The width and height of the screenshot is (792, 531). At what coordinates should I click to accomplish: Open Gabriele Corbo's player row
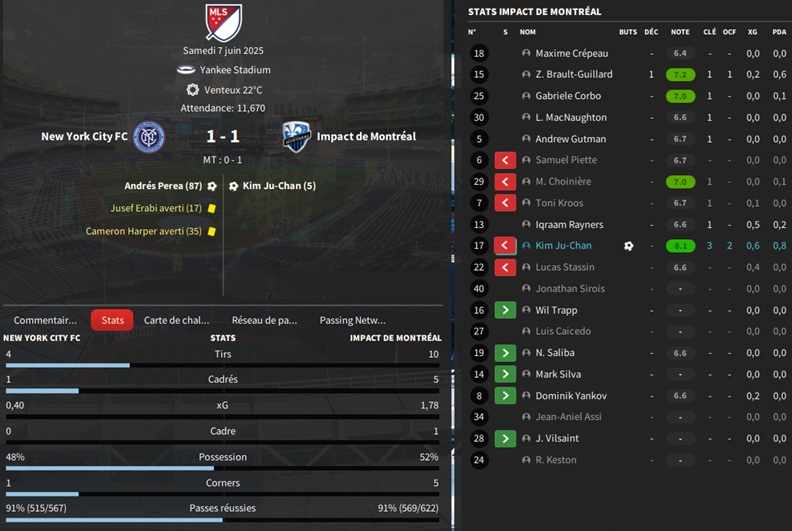(x=567, y=96)
